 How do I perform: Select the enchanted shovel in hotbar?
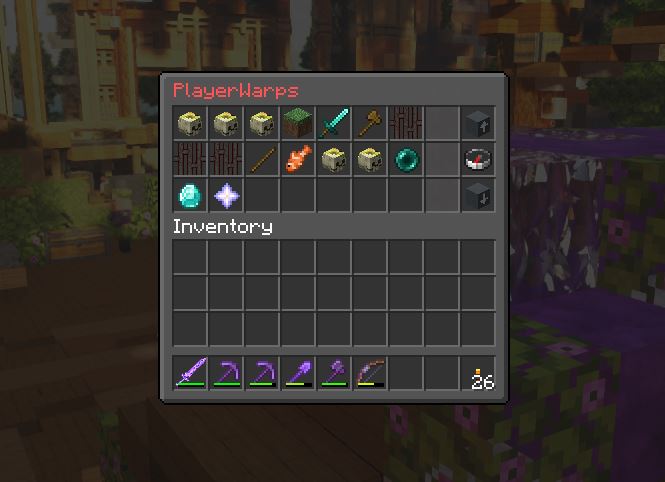[x=297, y=375]
